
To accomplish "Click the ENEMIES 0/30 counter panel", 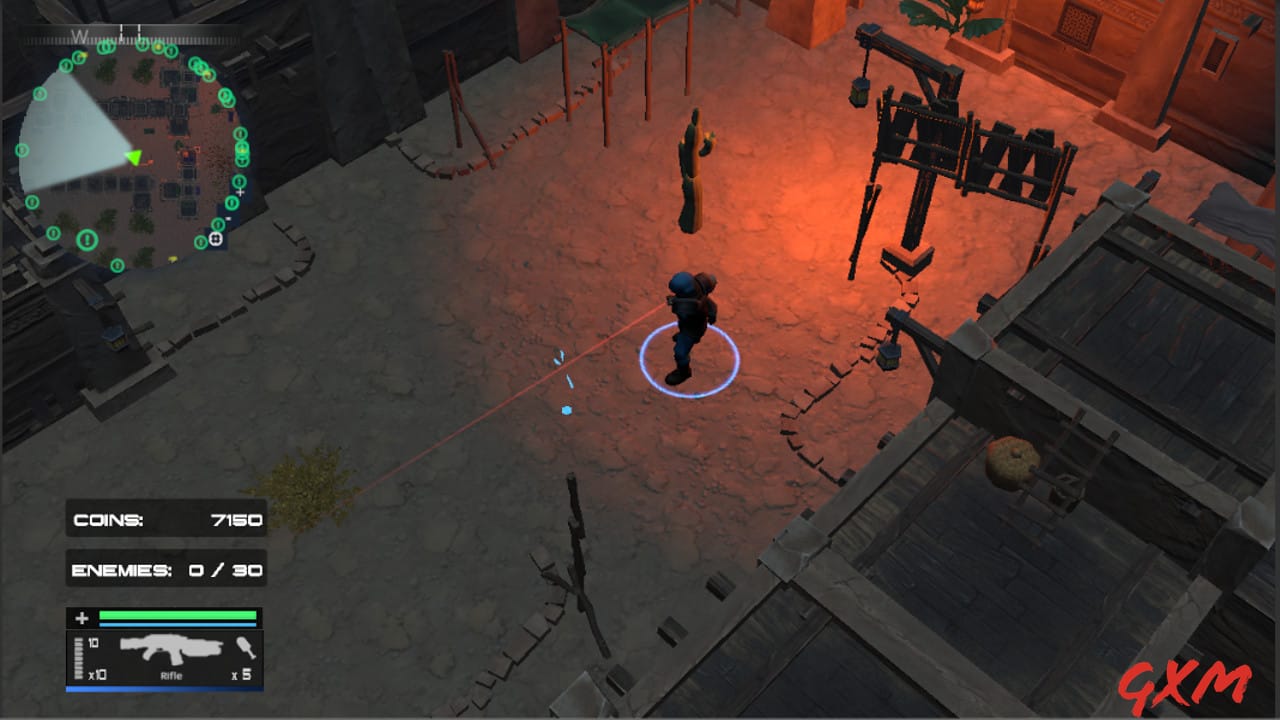I will 166,569.
